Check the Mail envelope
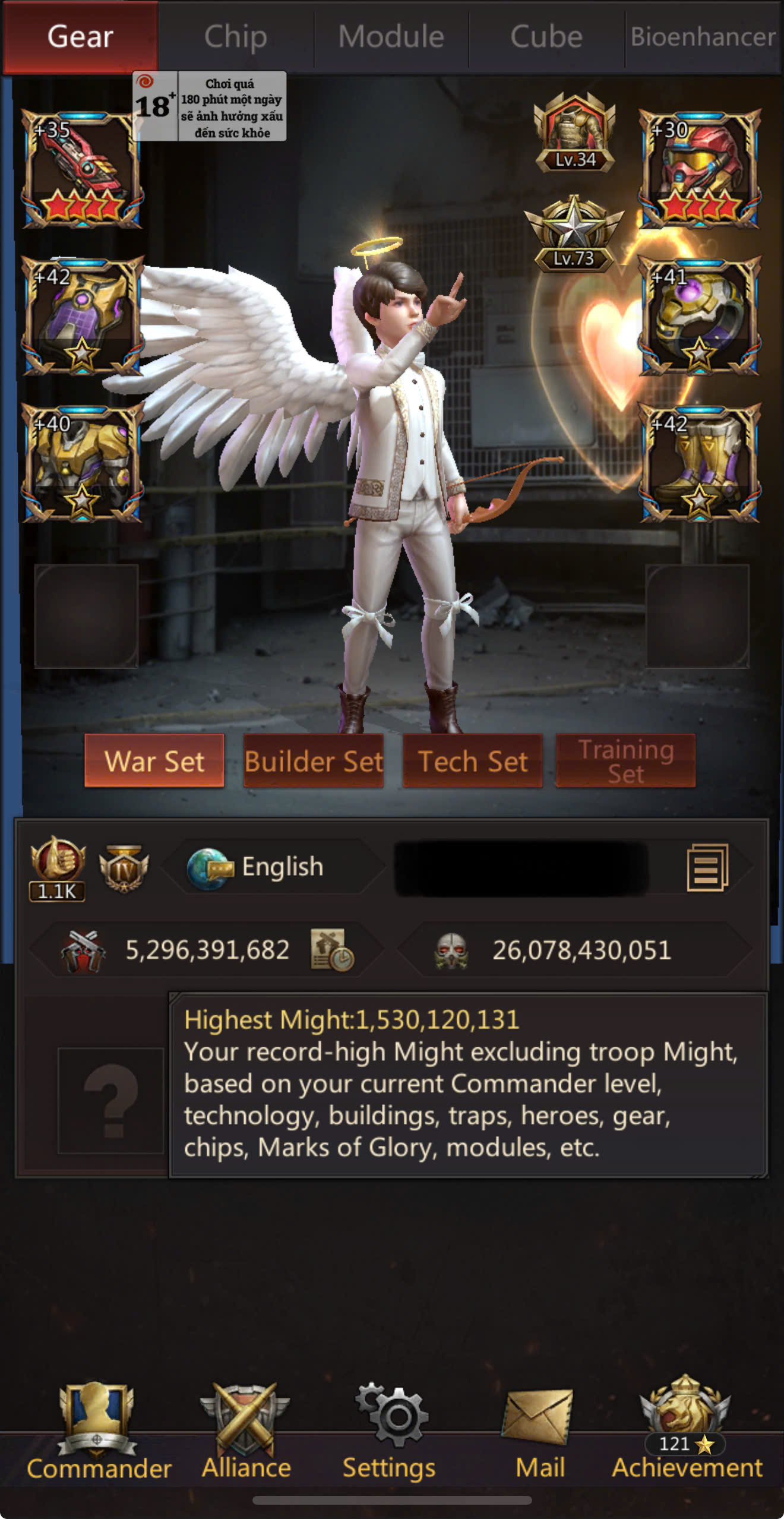 point(539,1433)
